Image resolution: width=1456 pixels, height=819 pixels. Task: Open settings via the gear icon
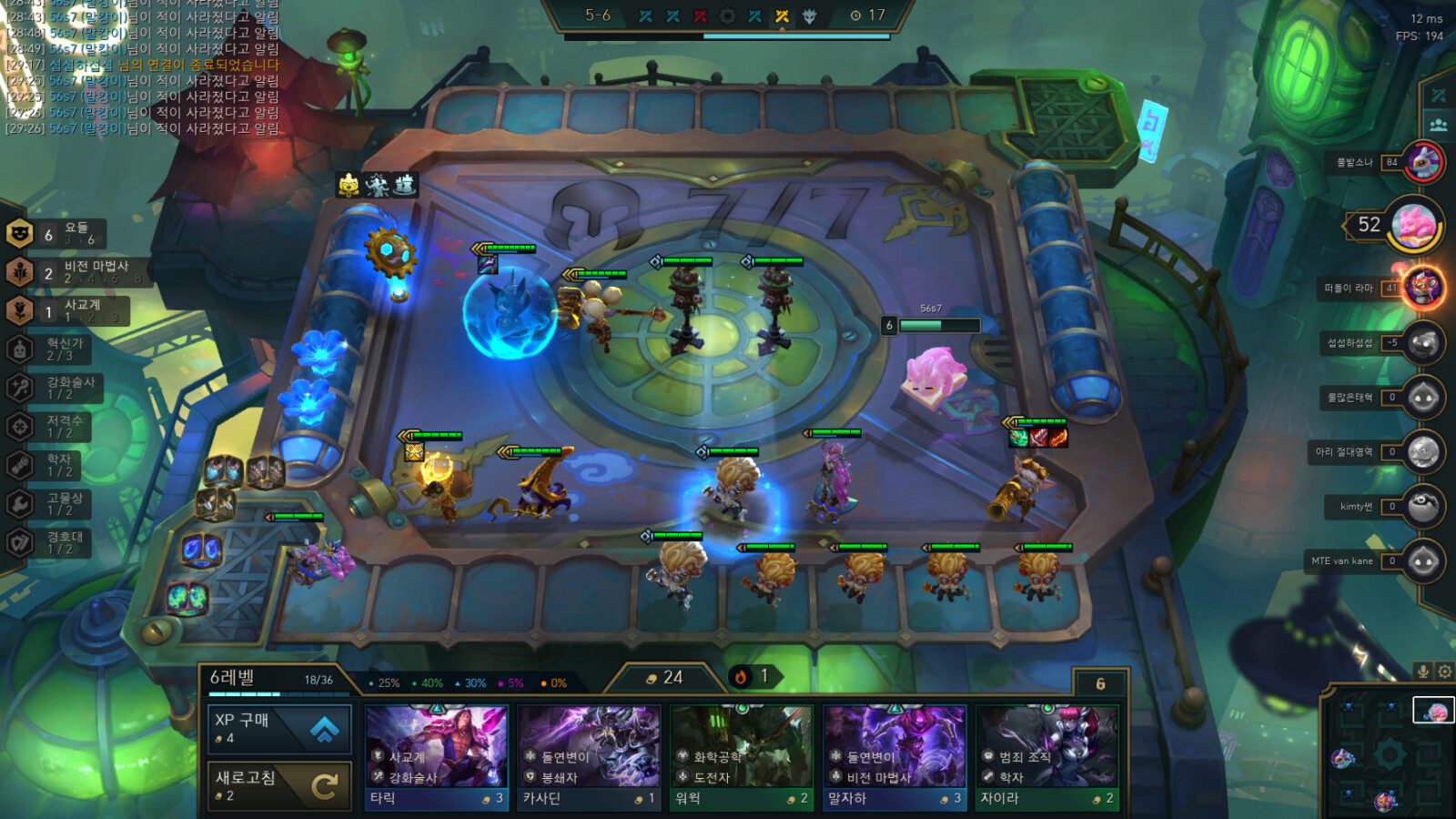pyautogui.click(x=1444, y=672)
